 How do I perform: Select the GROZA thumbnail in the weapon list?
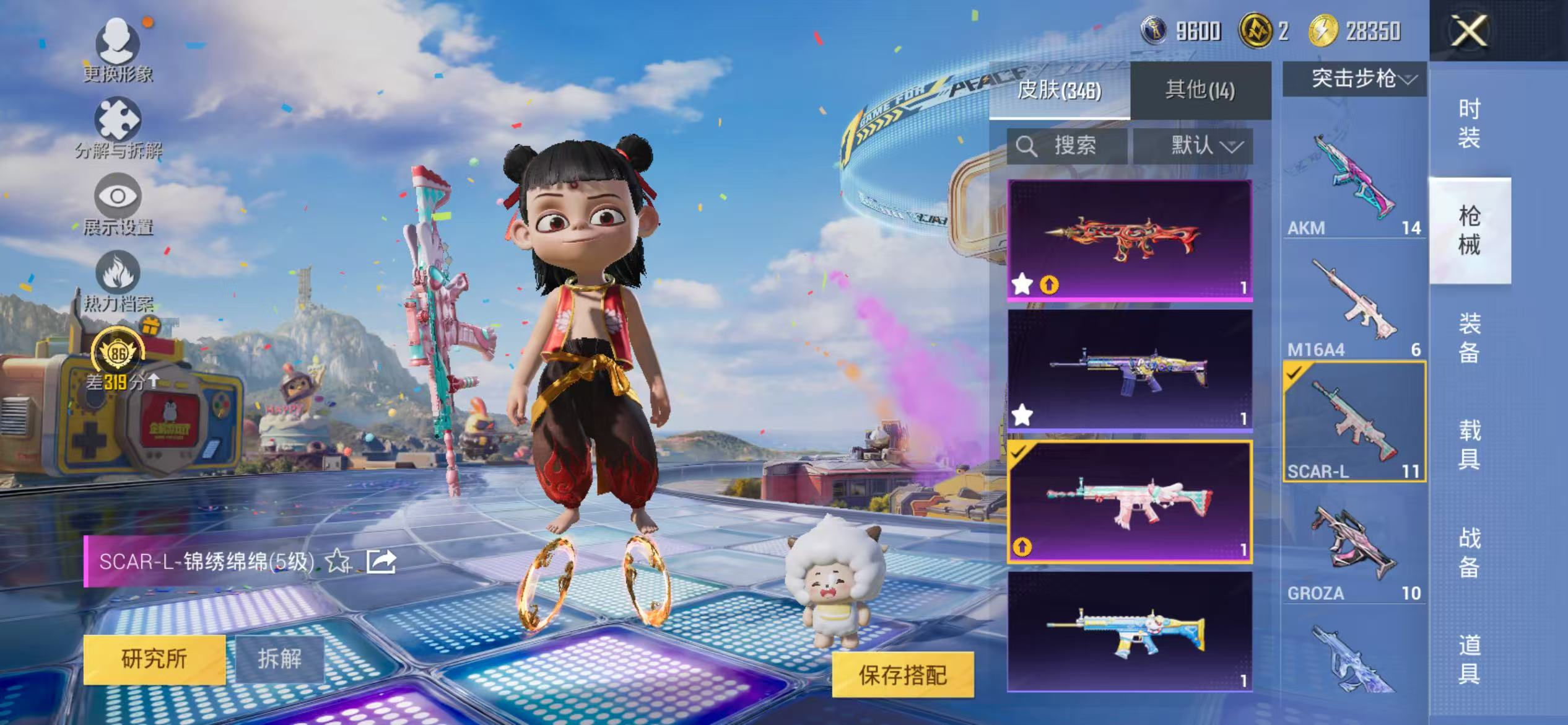click(1353, 545)
